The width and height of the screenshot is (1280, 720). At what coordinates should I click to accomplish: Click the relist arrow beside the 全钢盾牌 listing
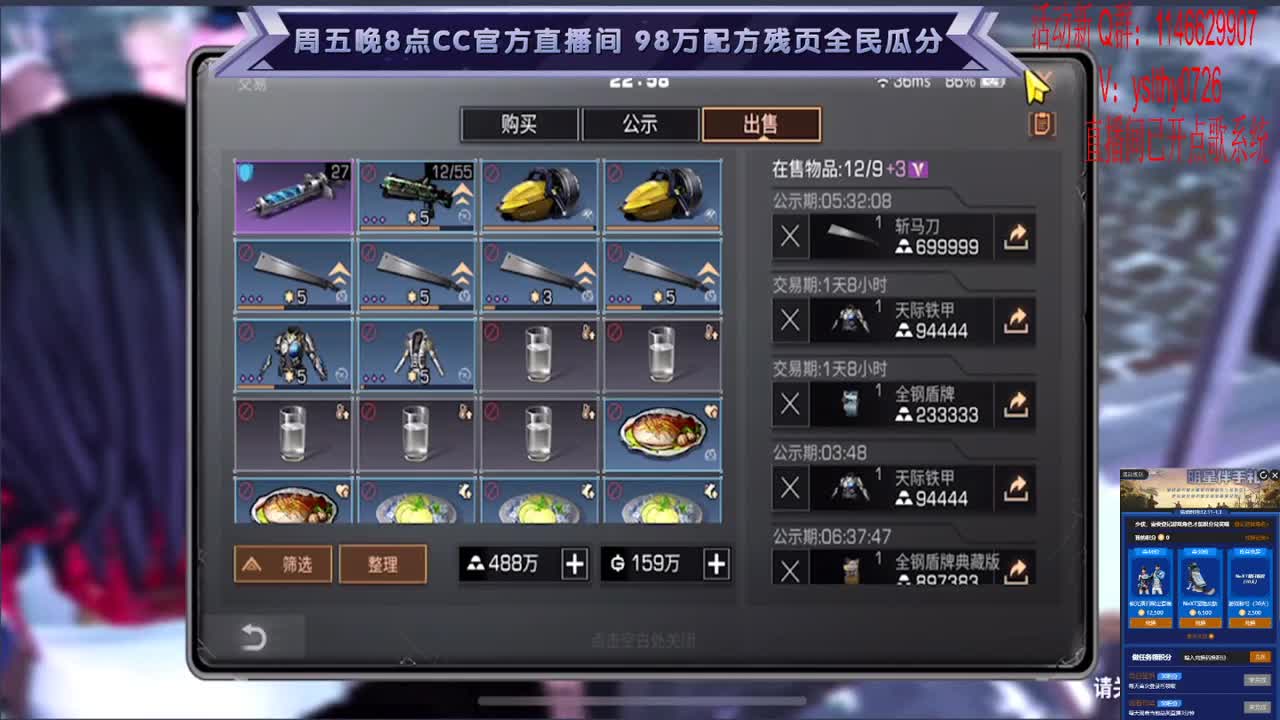pos(1014,405)
